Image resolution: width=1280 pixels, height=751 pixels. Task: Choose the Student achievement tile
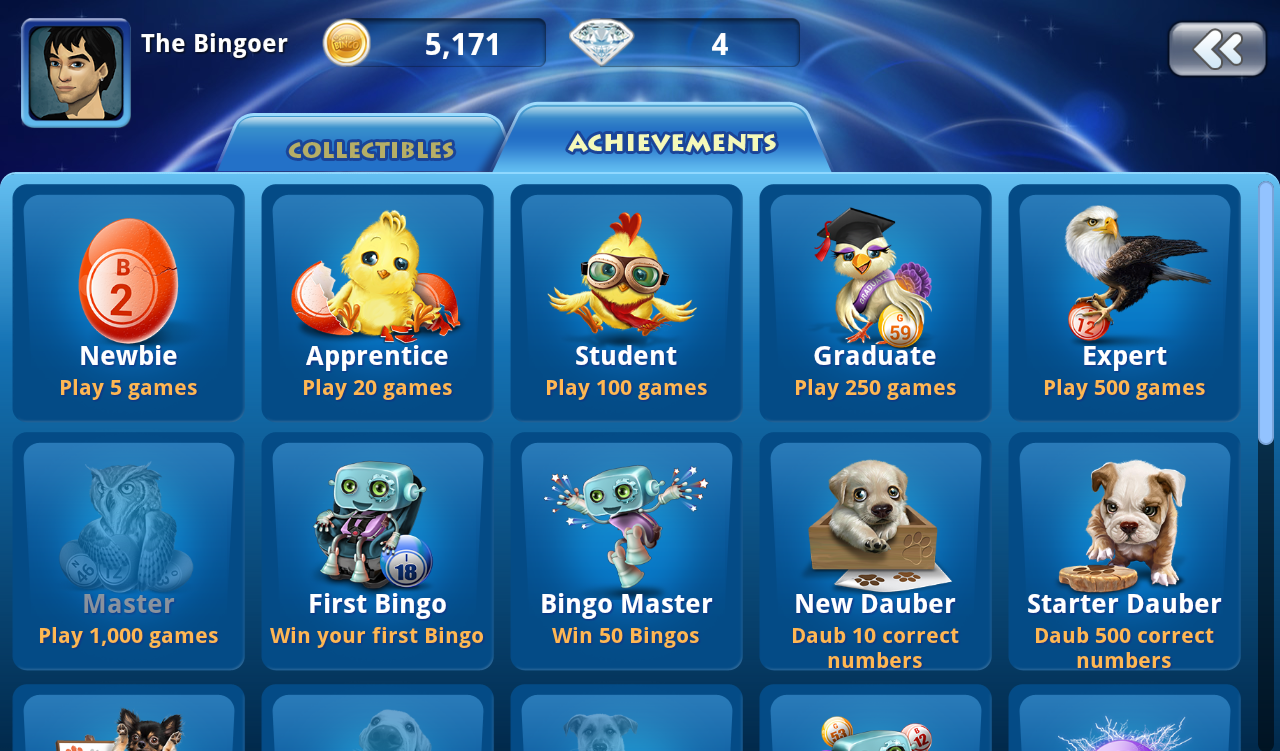[x=626, y=302]
